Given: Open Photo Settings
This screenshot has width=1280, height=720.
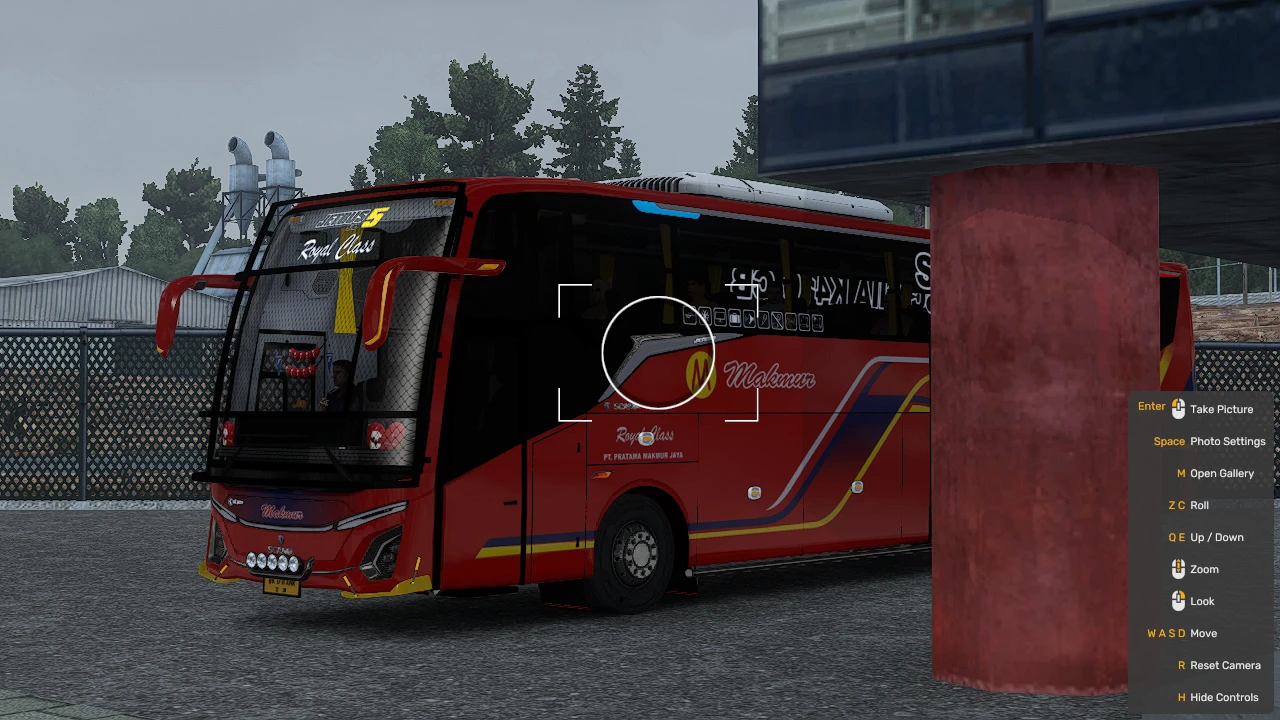Looking at the screenshot, I should coord(1227,441).
